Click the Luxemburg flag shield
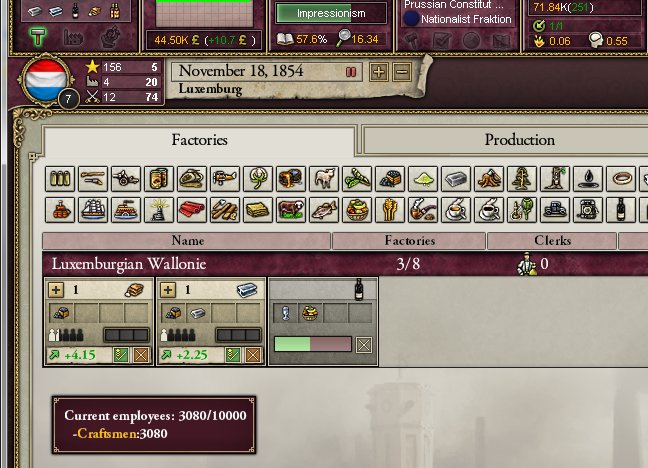The width and height of the screenshot is (648, 468). 46,78
